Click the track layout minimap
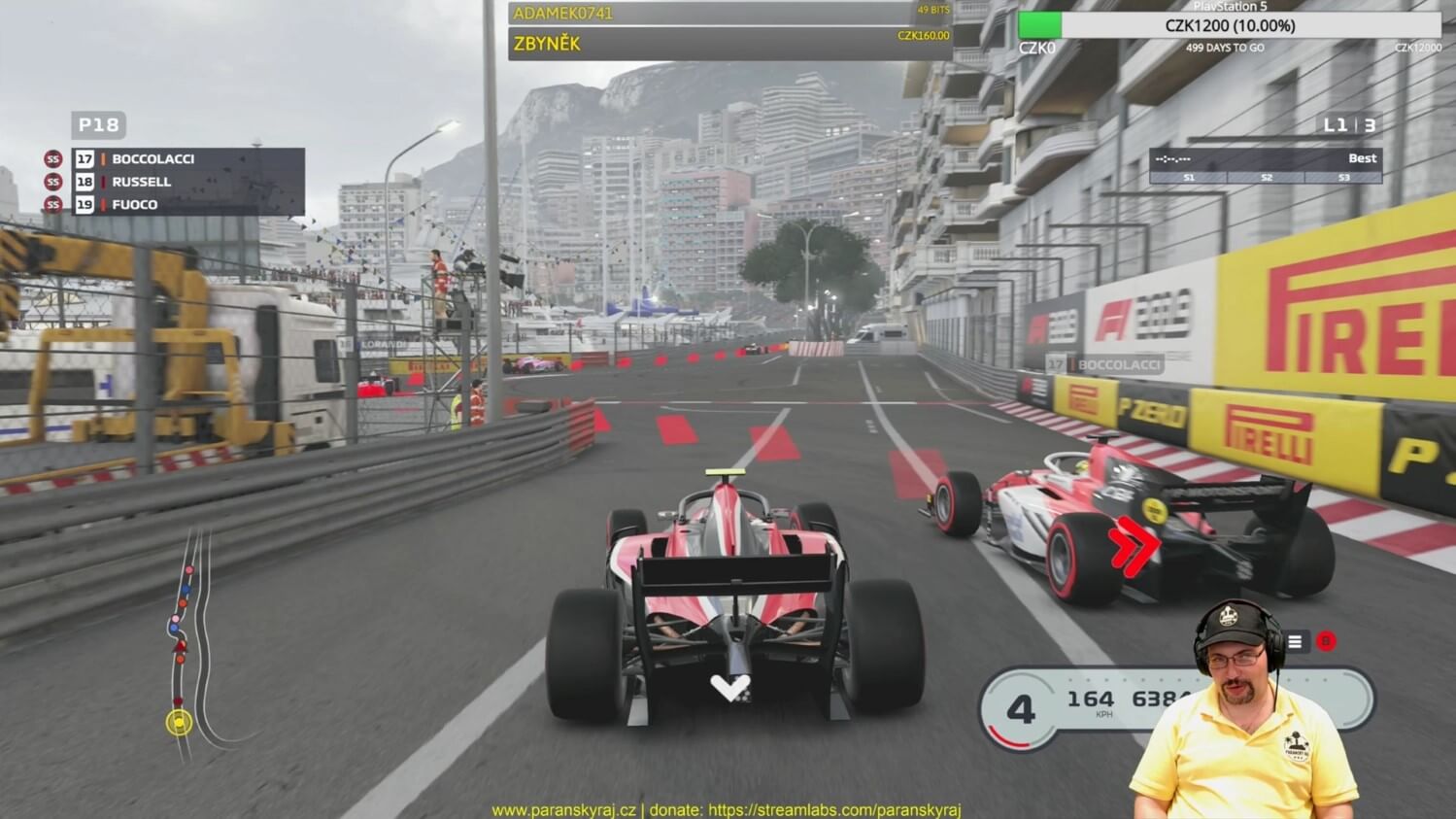Screen dimensions: 1456x819 (191, 641)
